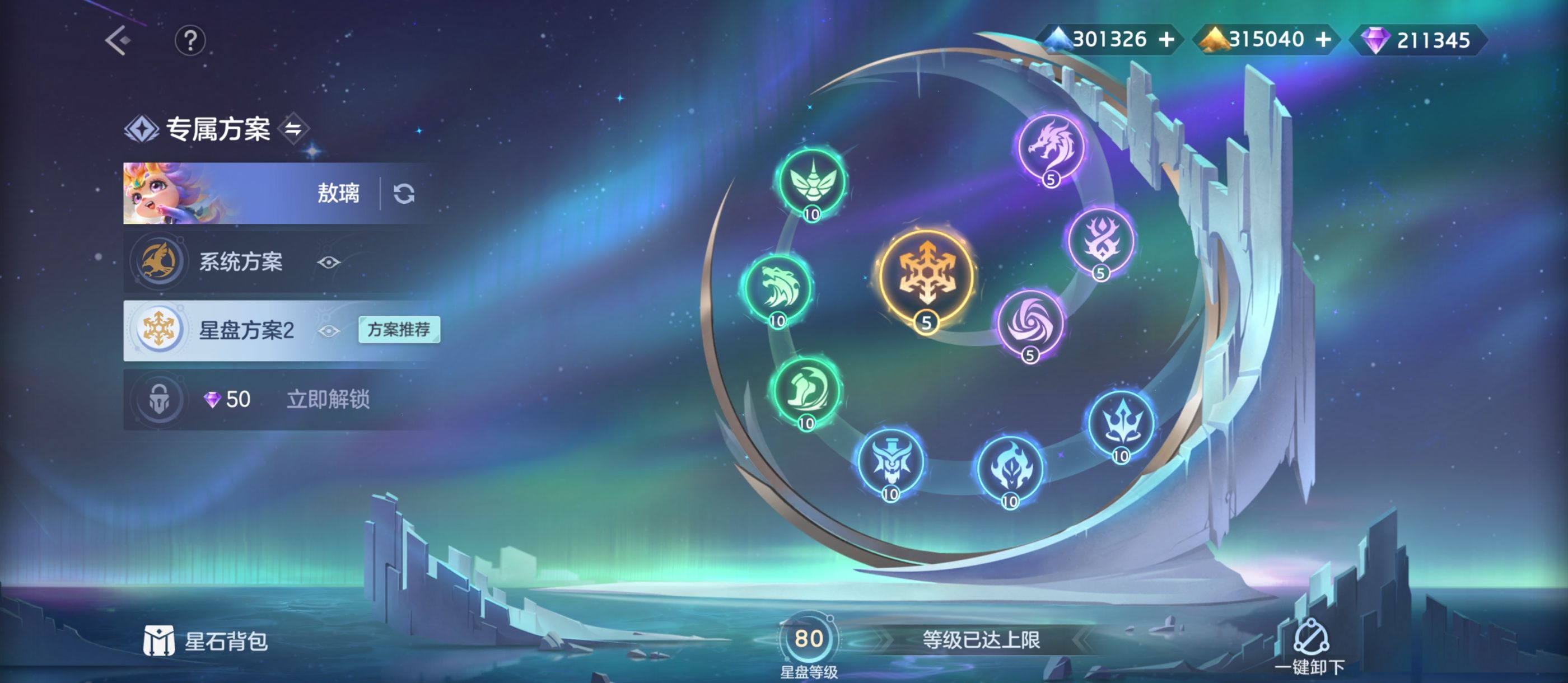Go back using the arrow button

[x=118, y=41]
